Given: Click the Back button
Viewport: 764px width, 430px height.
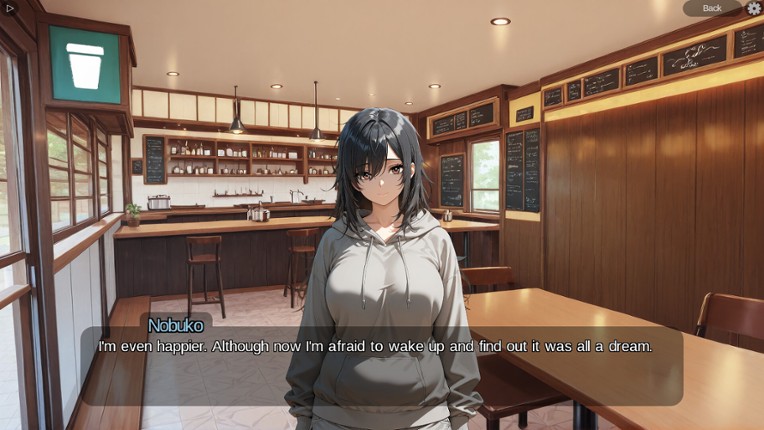Looking at the screenshot, I should coord(712,8).
